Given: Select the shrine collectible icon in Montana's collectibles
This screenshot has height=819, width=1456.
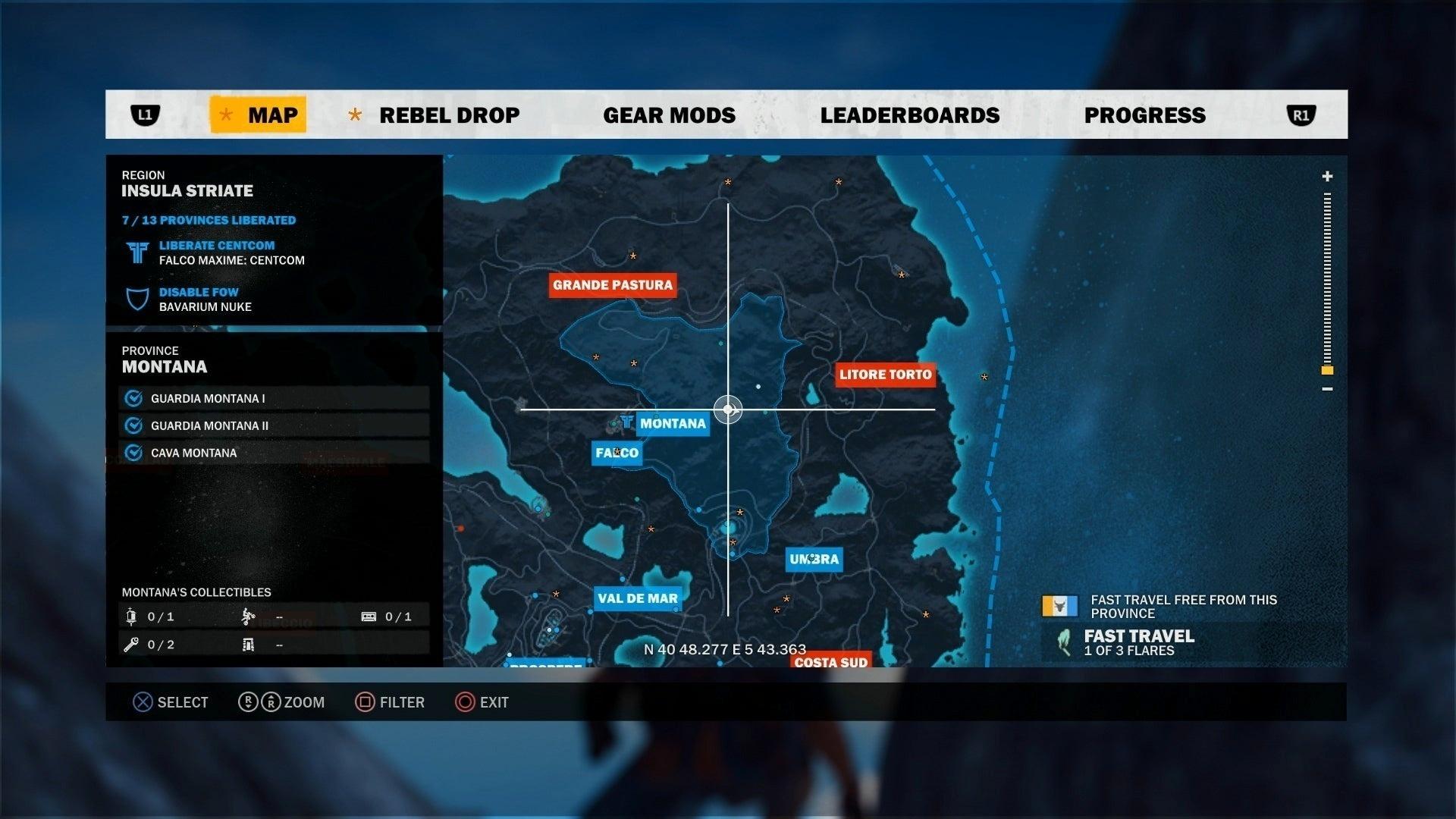Looking at the screenshot, I should click(131, 617).
